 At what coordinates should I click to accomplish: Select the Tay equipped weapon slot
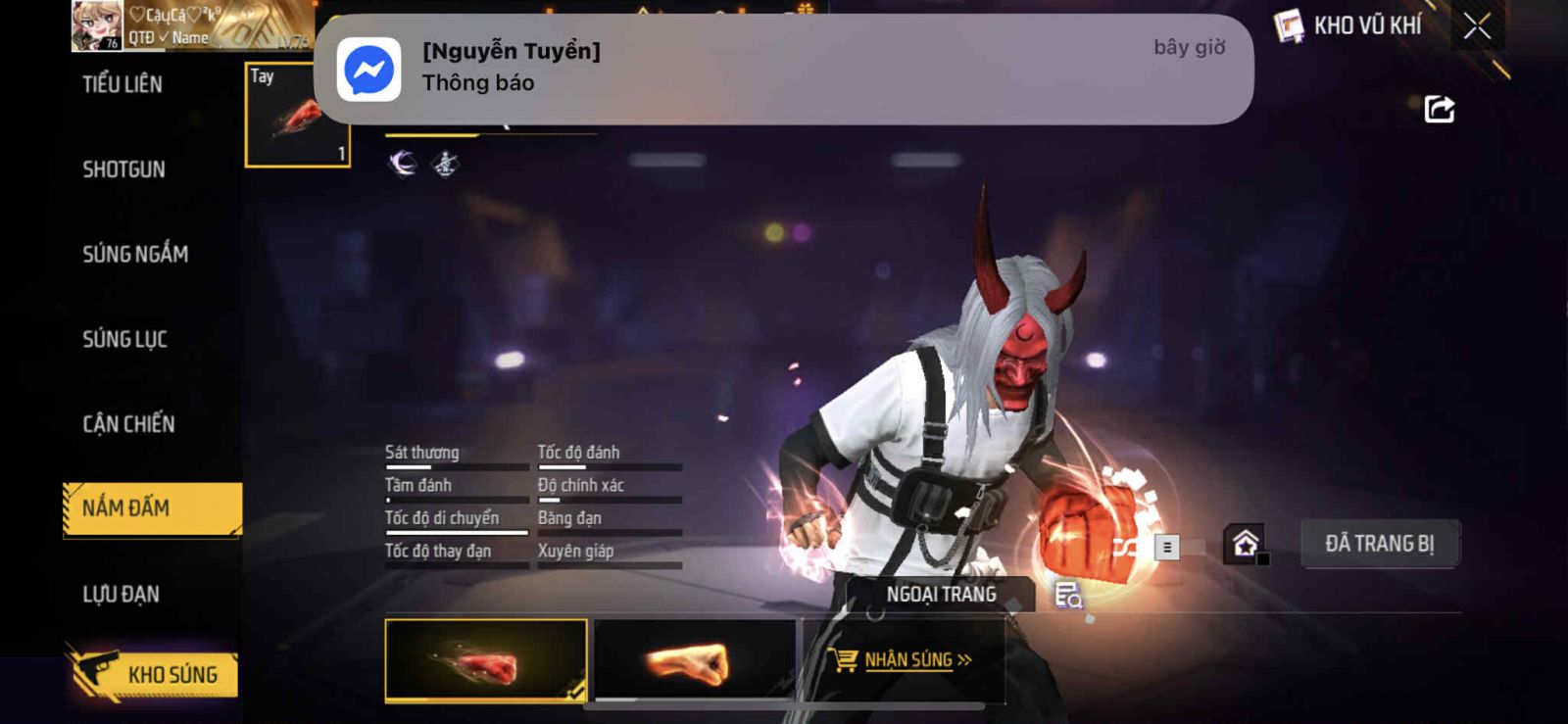pos(297,116)
